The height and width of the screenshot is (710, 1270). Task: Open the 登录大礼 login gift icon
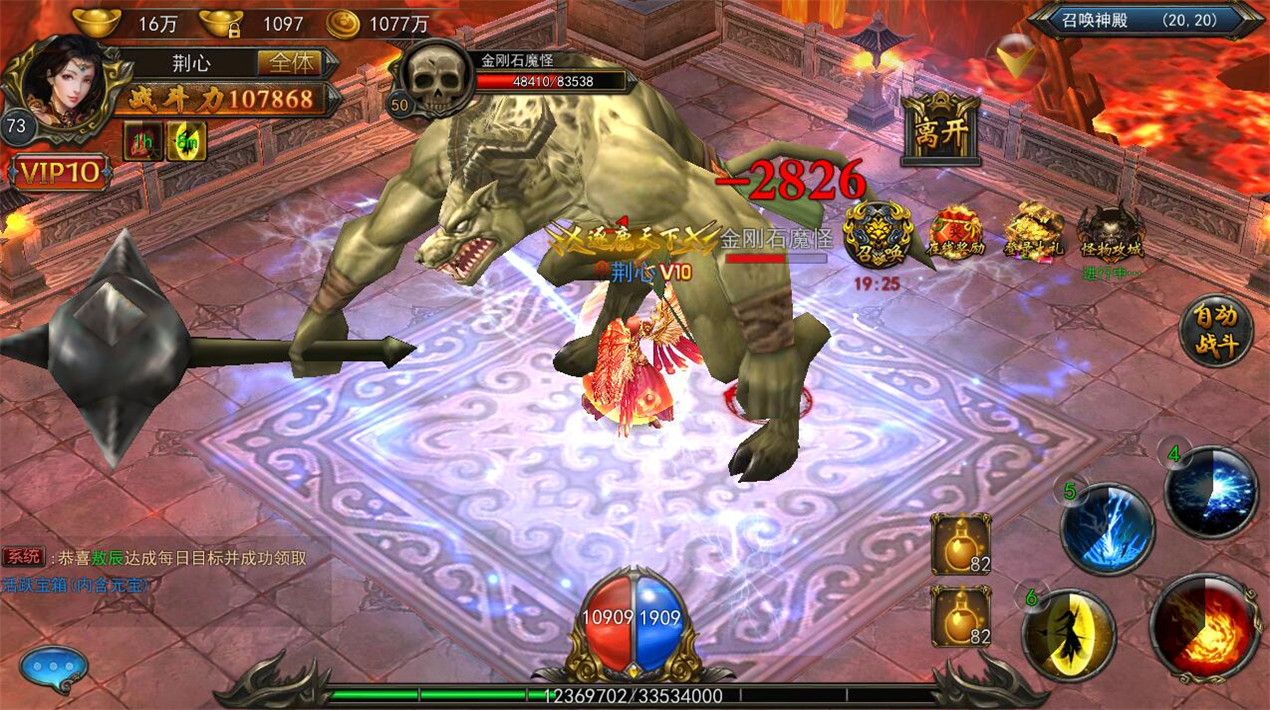point(1033,233)
